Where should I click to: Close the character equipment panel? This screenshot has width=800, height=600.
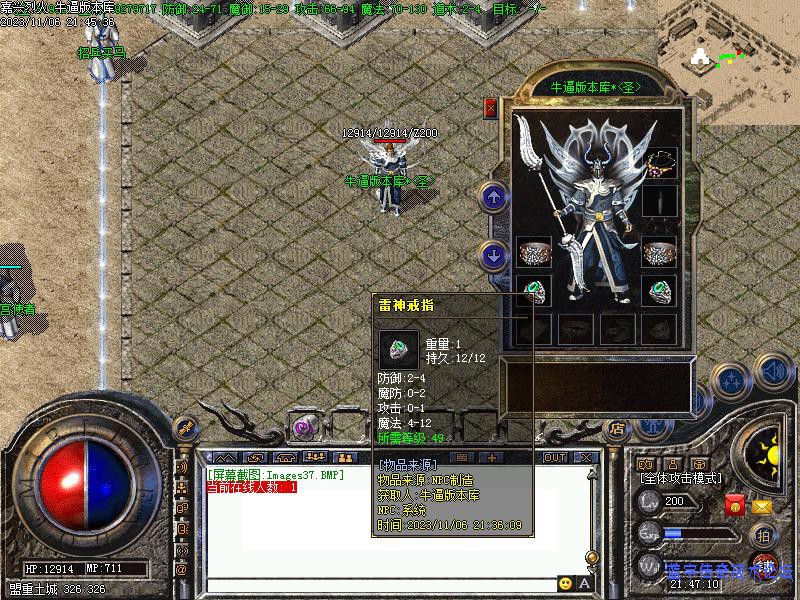tap(490, 108)
